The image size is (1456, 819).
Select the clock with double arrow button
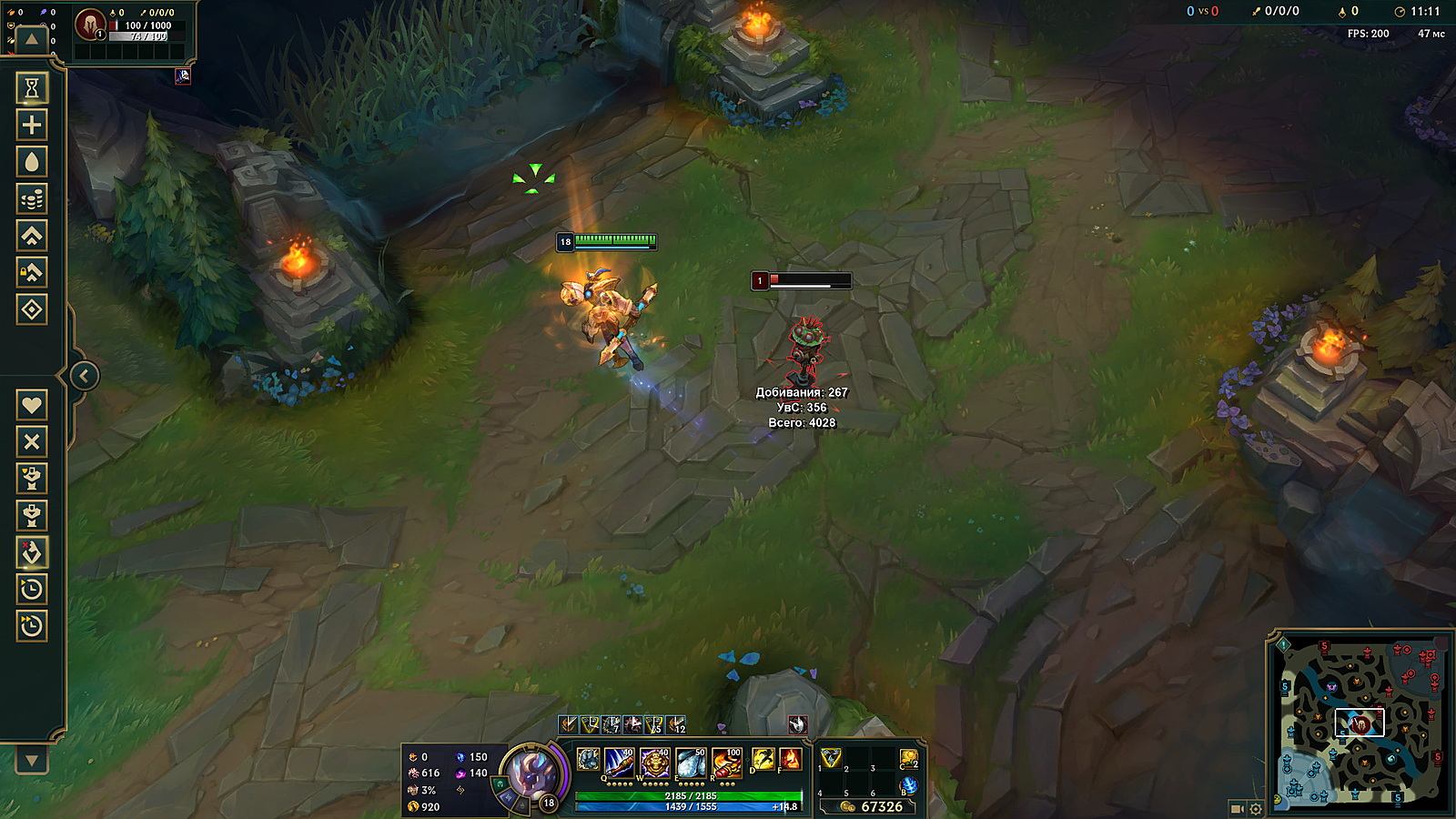pos(32,626)
